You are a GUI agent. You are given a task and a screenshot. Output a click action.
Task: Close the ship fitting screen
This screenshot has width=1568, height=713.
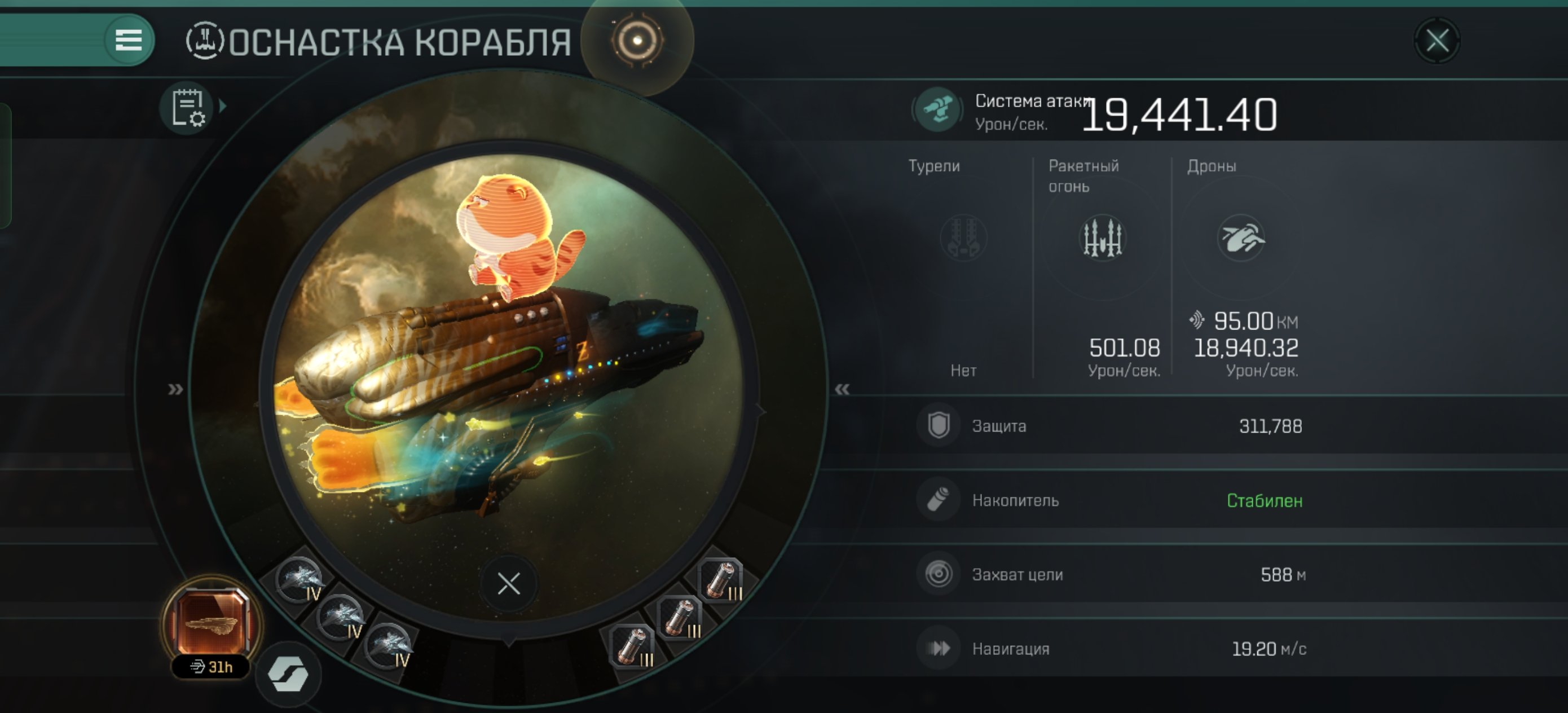pos(1437,41)
